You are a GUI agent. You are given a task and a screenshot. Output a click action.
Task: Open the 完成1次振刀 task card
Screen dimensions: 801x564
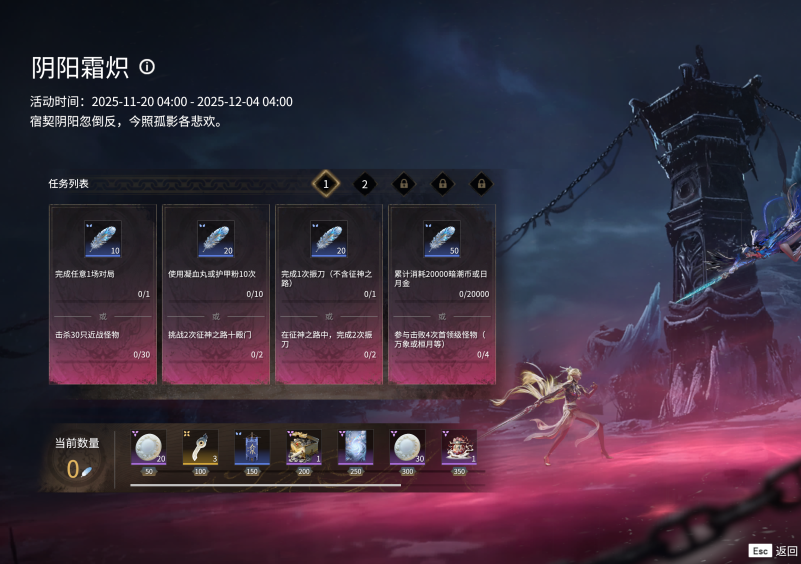[x=329, y=294]
